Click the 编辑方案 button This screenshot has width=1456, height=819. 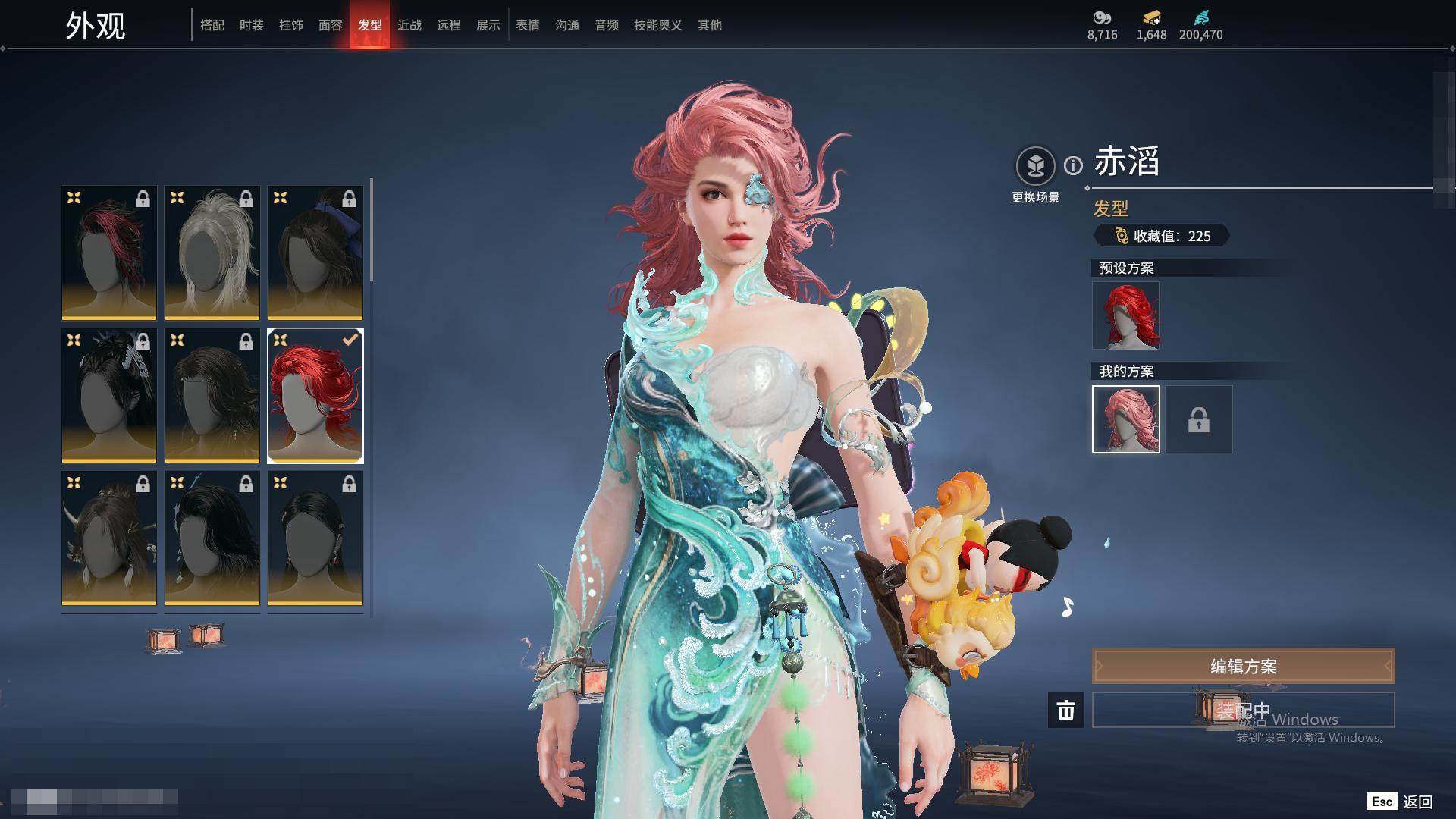click(1243, 667)
